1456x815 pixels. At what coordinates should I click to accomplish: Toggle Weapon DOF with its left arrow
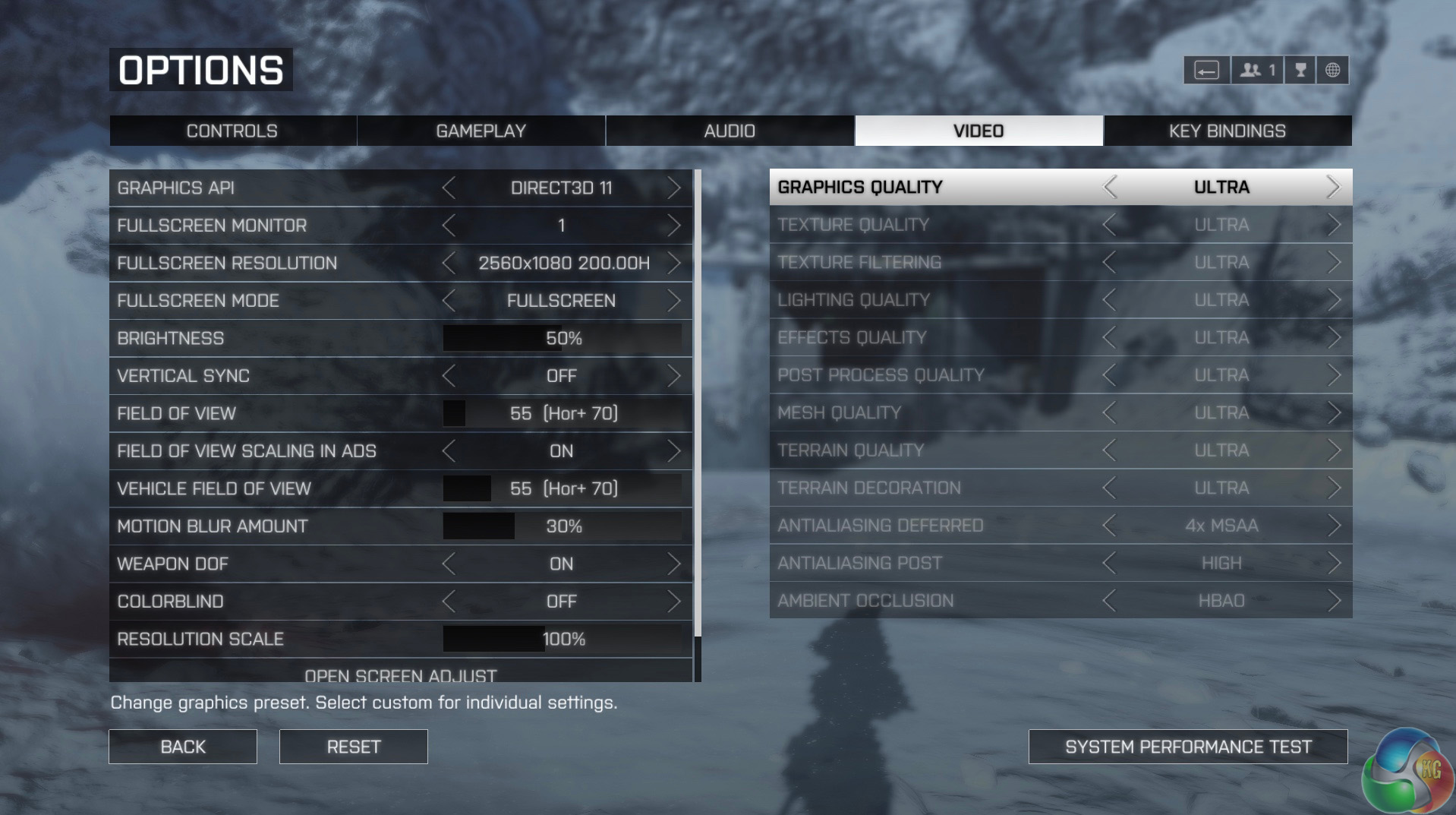pyautogui.click(x=449, y=564)
